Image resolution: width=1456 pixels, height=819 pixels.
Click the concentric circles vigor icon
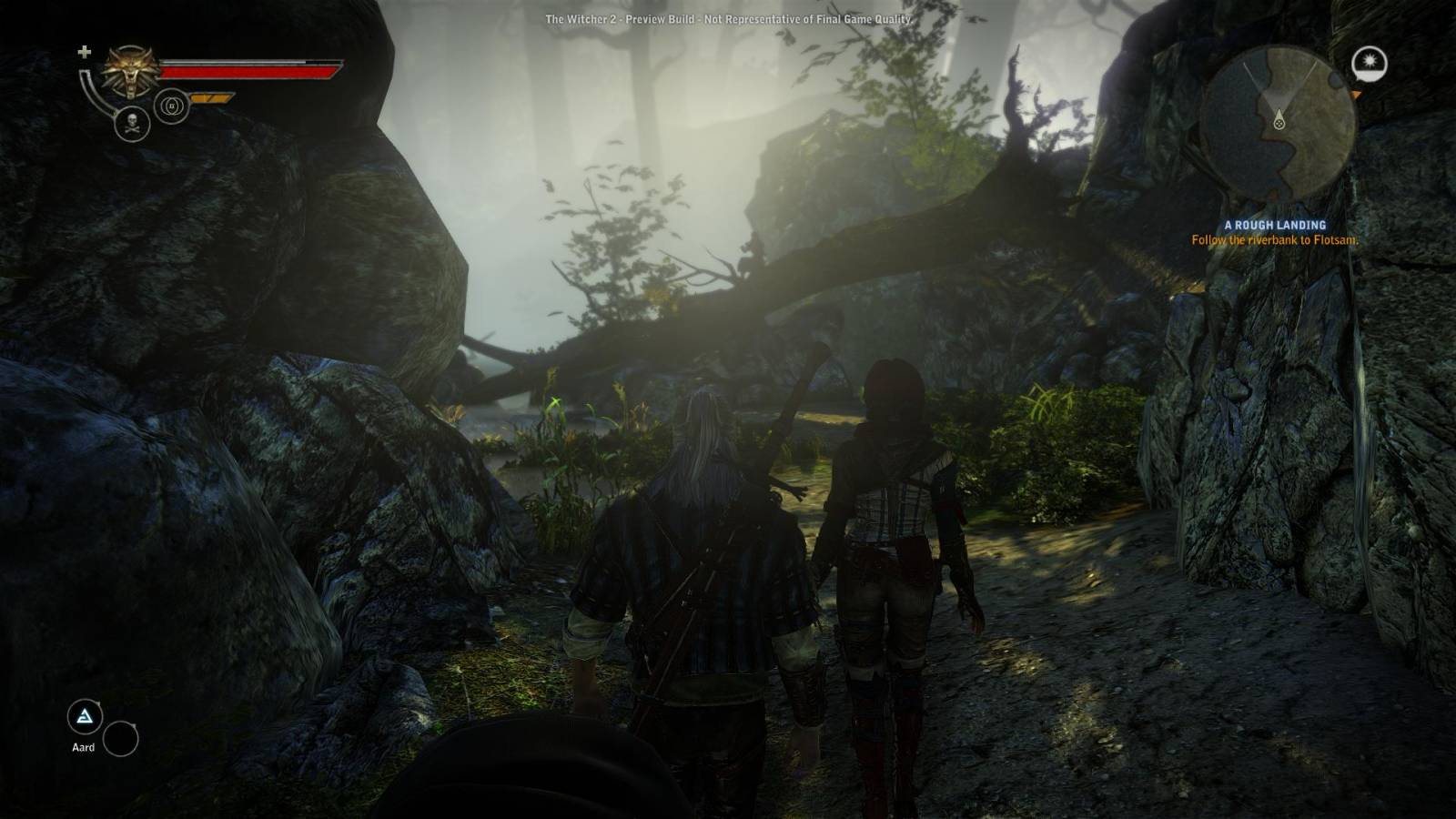[171, 106]
